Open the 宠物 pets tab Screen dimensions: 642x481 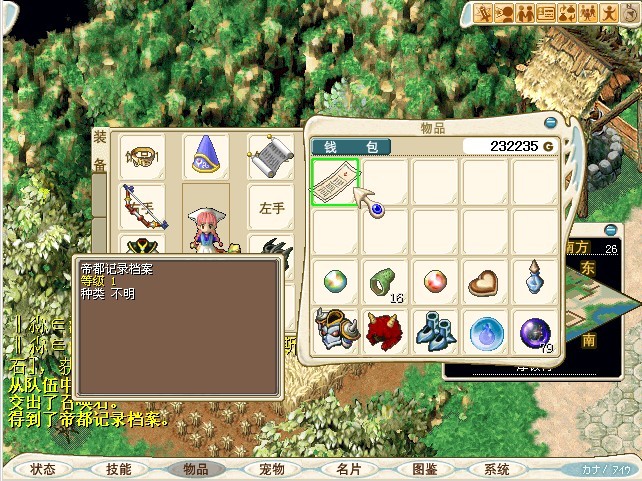click(271, 468)
